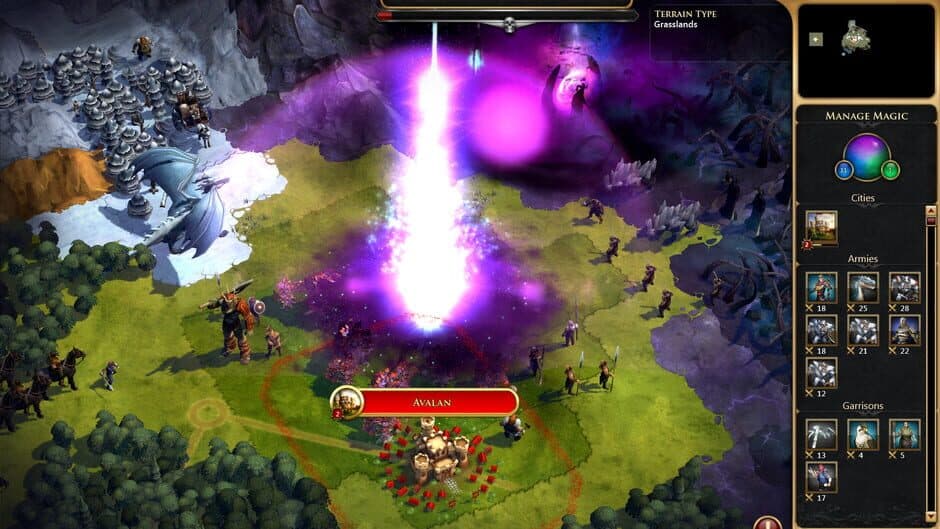The width and height of the screenshot is (940, 529).
Task: Pick the army with 21 strength
Action: coord(863,330)
